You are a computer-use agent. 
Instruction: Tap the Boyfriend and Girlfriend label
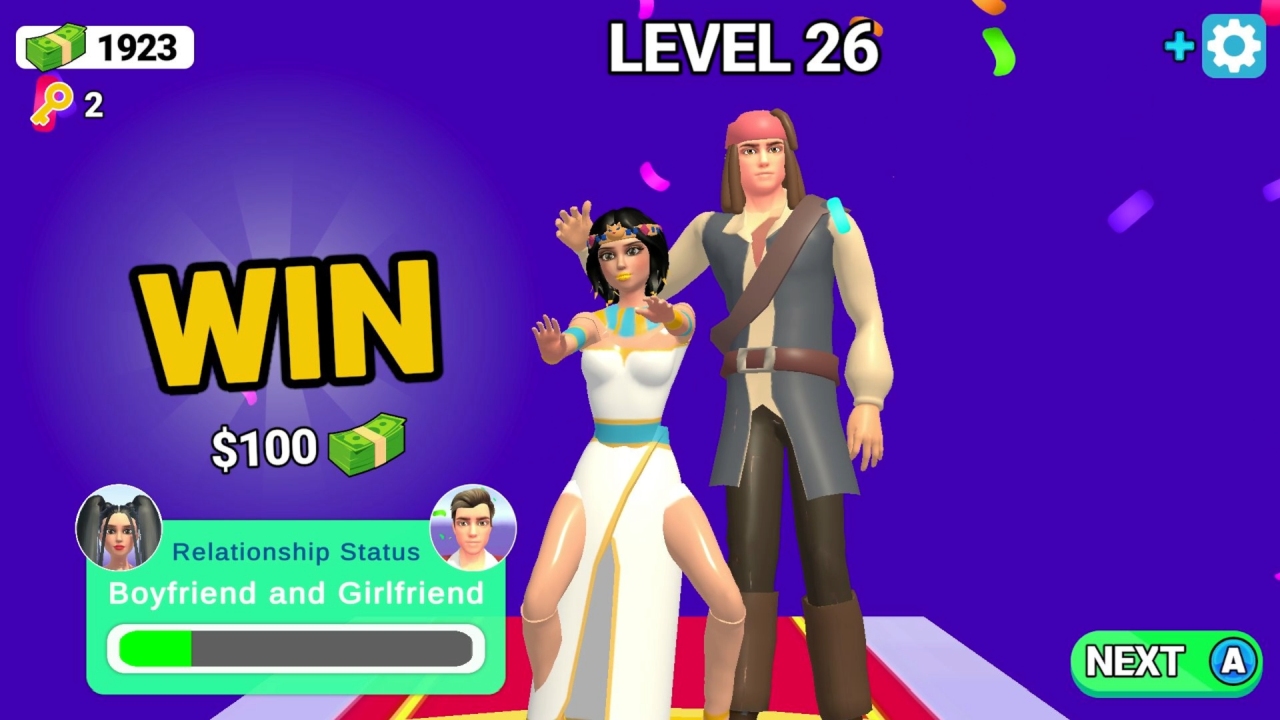pos(295,593)
